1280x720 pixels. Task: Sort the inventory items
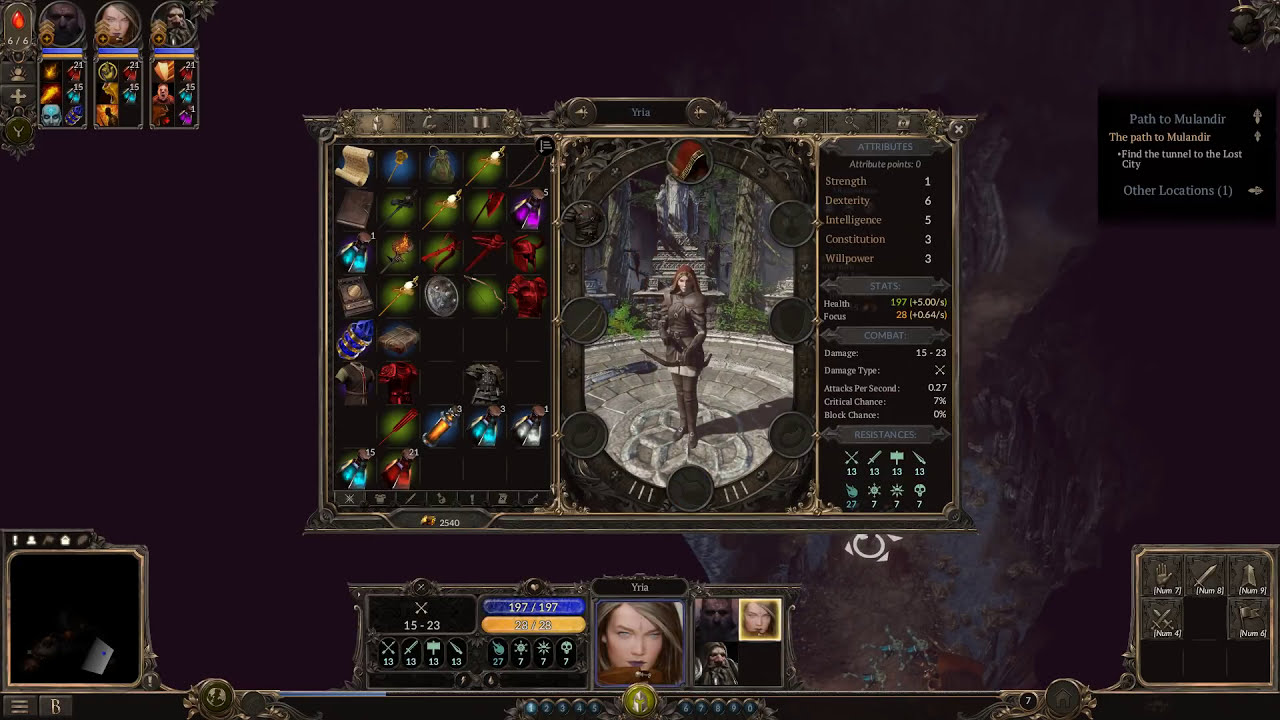coord(546,146)
